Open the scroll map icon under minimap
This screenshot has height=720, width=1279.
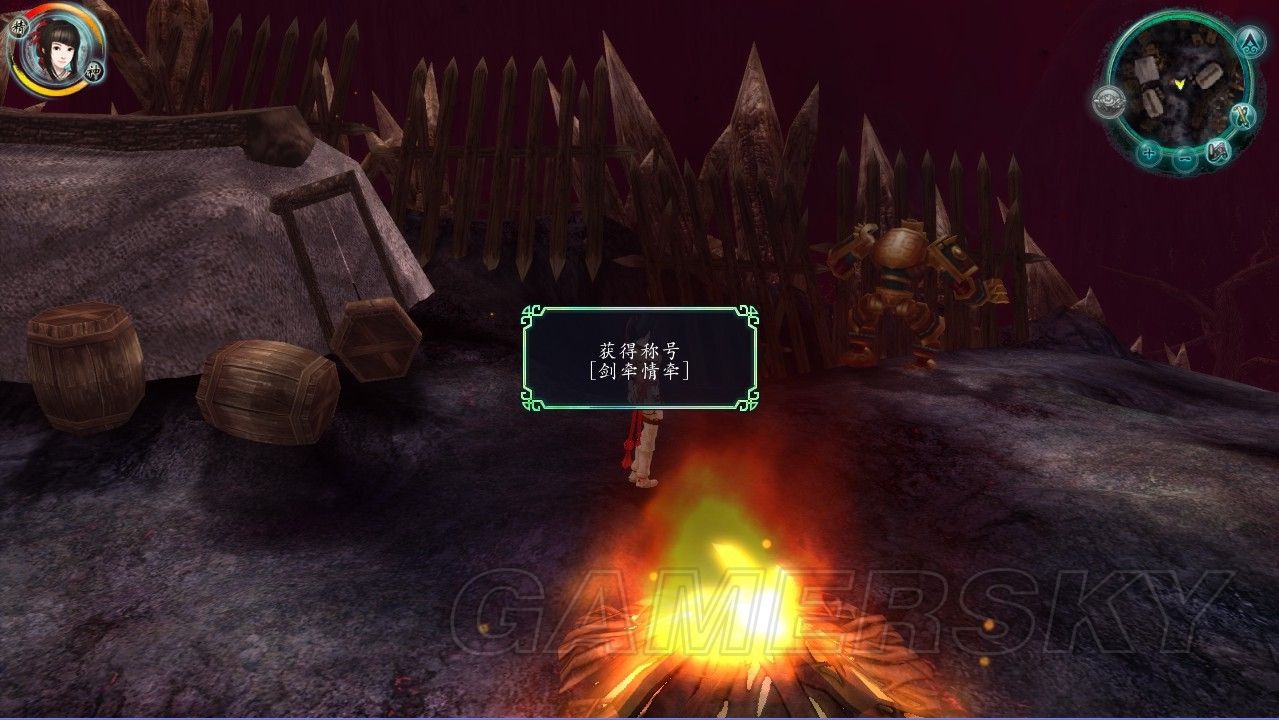click(1219, 152)
